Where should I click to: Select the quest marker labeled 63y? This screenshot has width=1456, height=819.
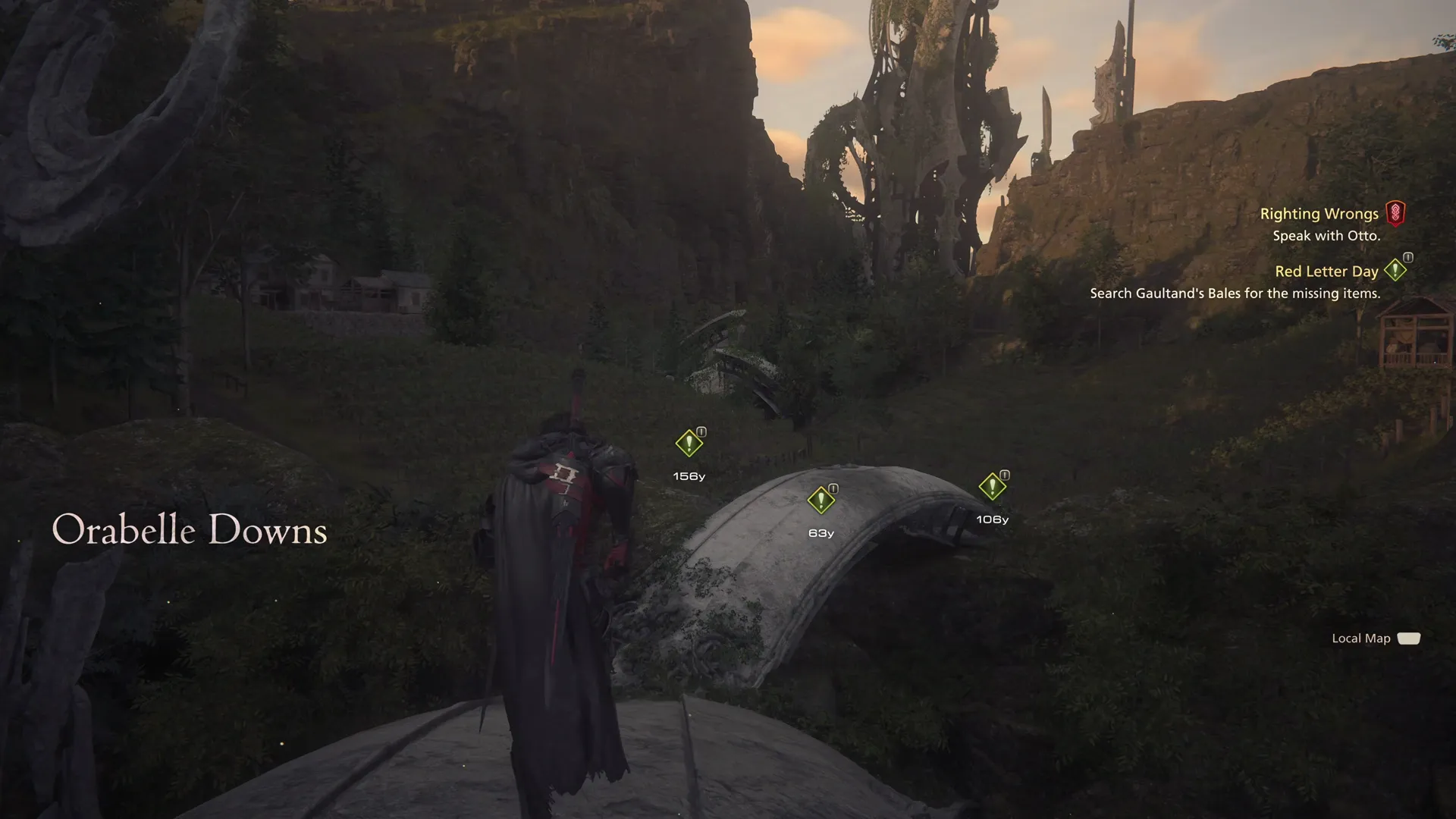(x=821, y=499)
